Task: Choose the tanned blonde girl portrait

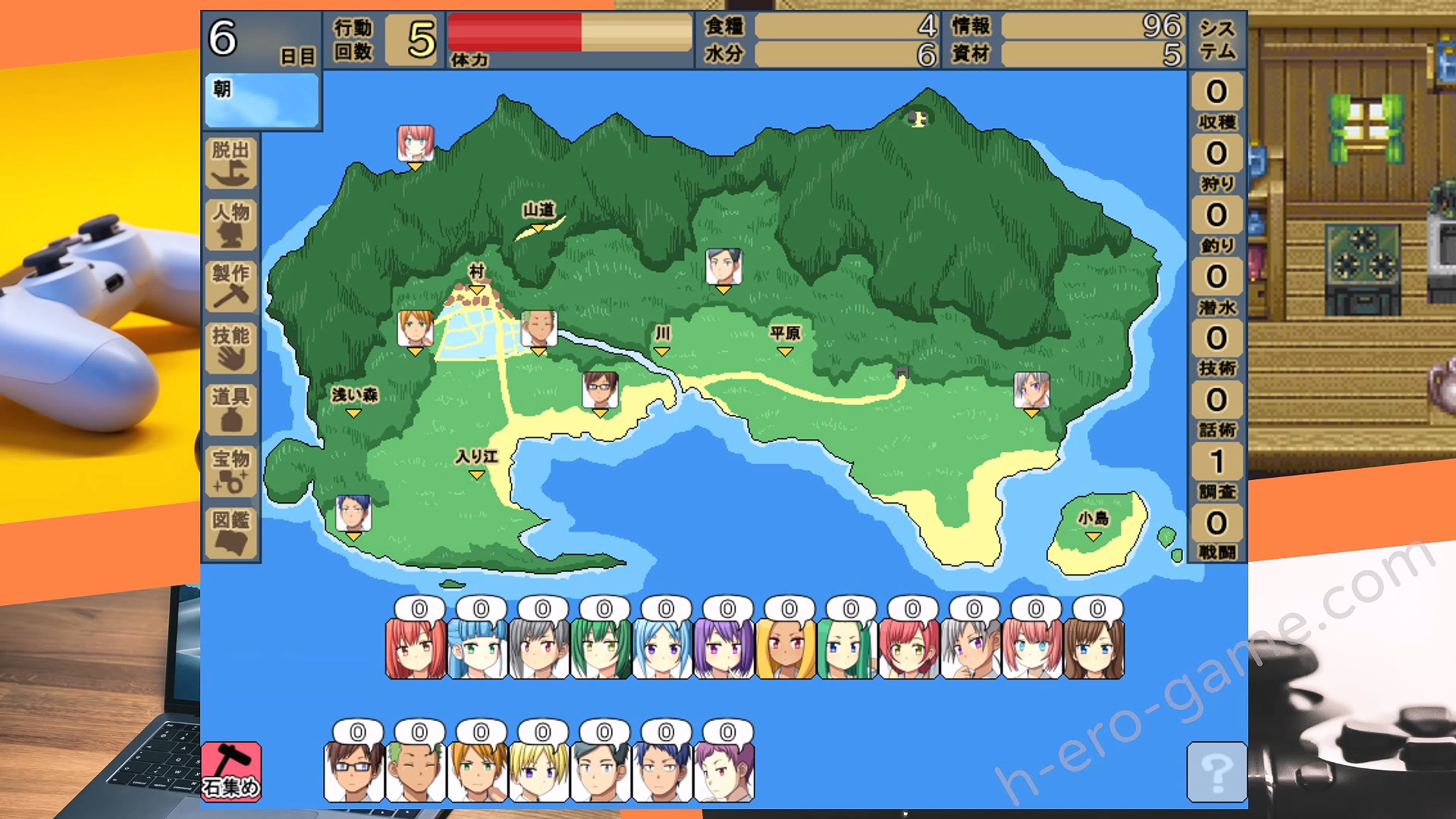Action: 786,649
